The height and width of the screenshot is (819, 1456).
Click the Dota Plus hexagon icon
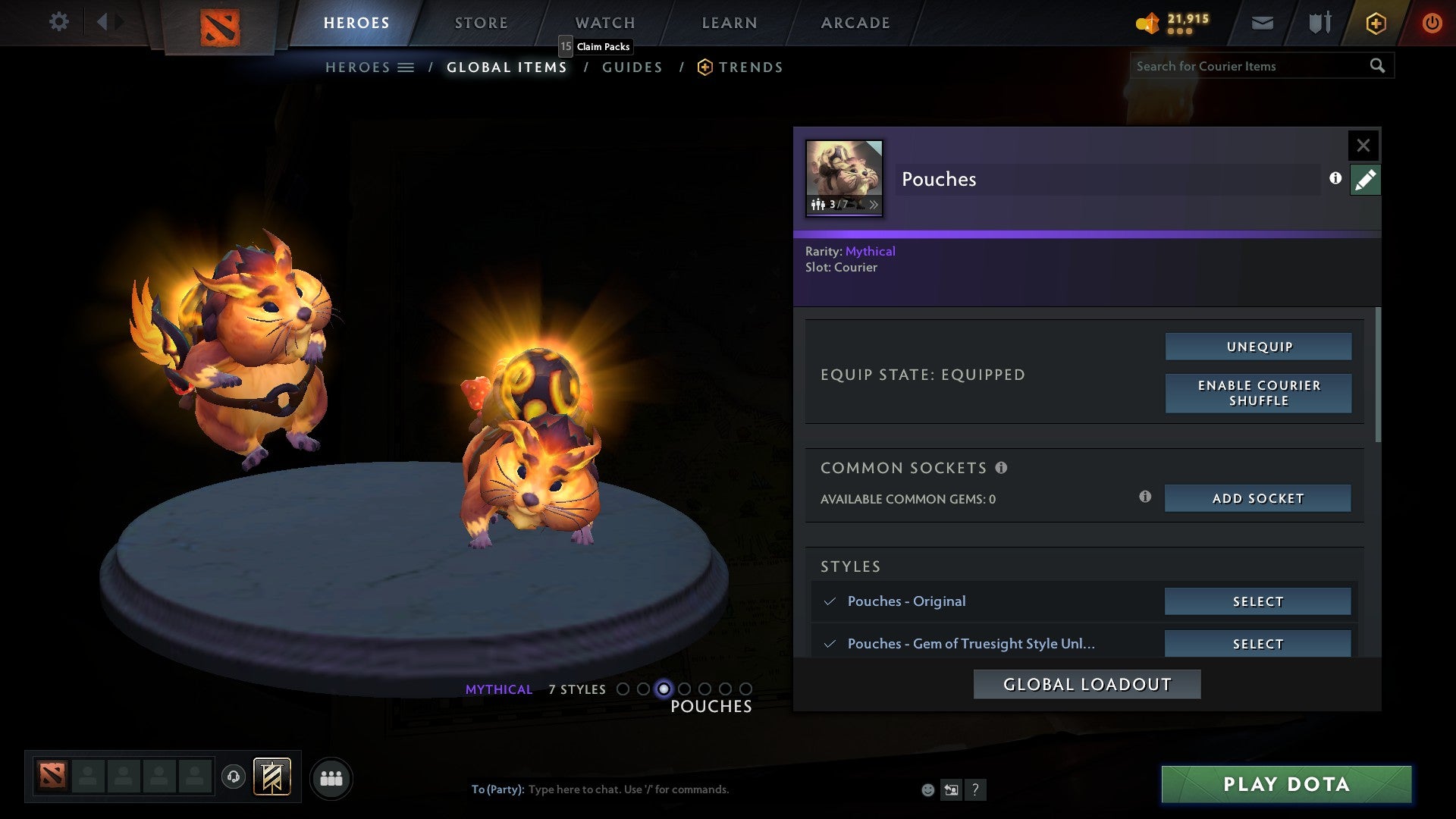click(1375, 23)
